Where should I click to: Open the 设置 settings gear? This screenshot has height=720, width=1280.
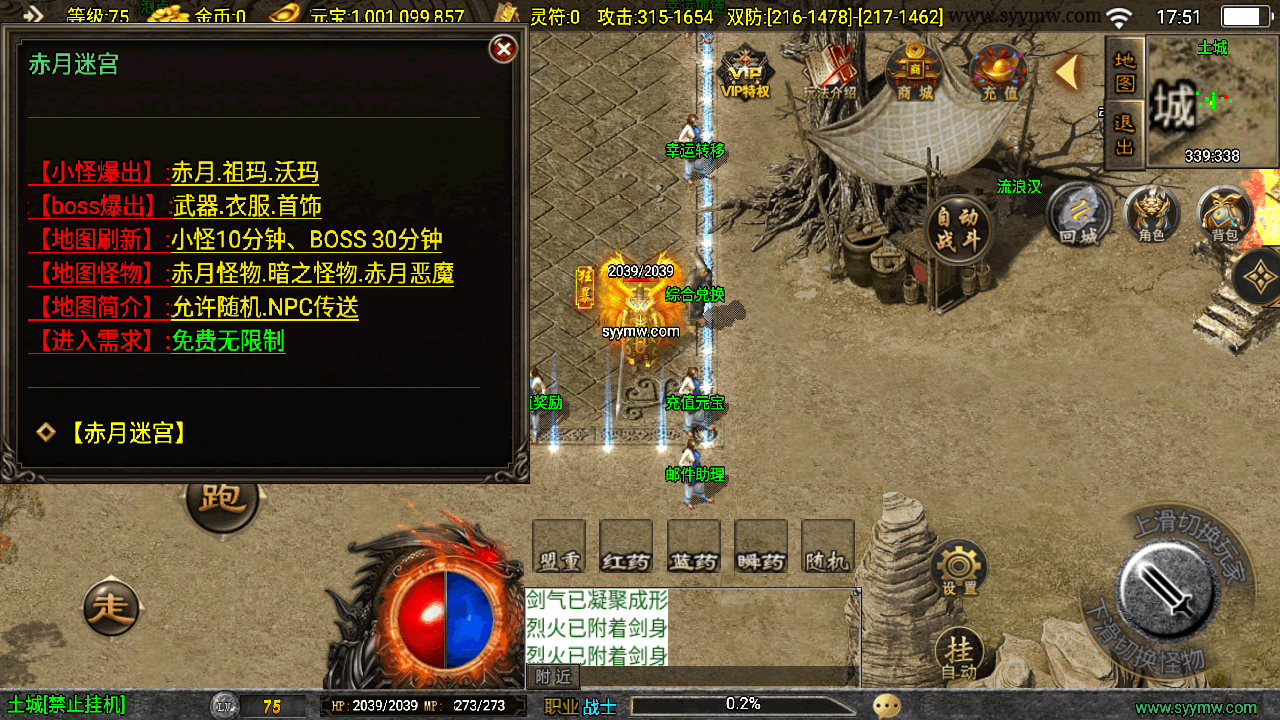point(959,569)
